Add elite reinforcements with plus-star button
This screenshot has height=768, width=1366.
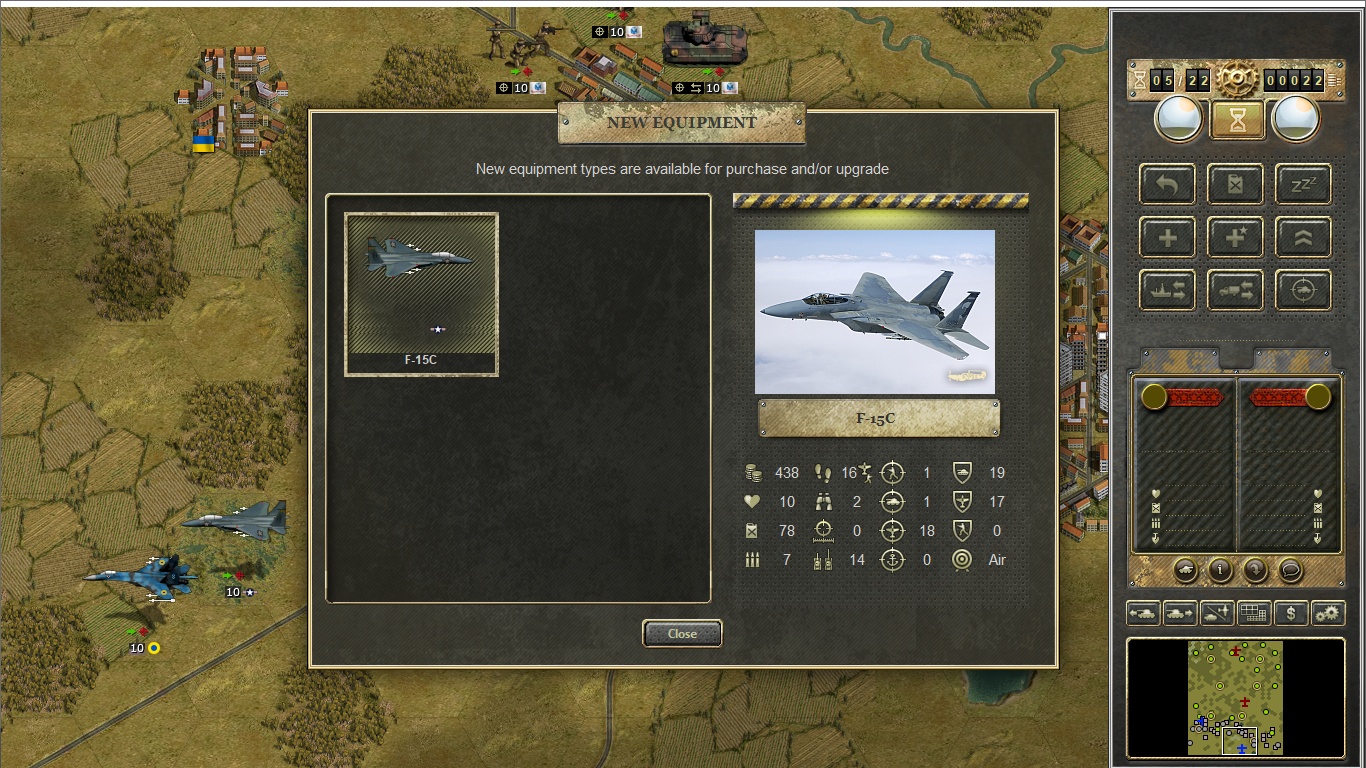point(1235,237)
